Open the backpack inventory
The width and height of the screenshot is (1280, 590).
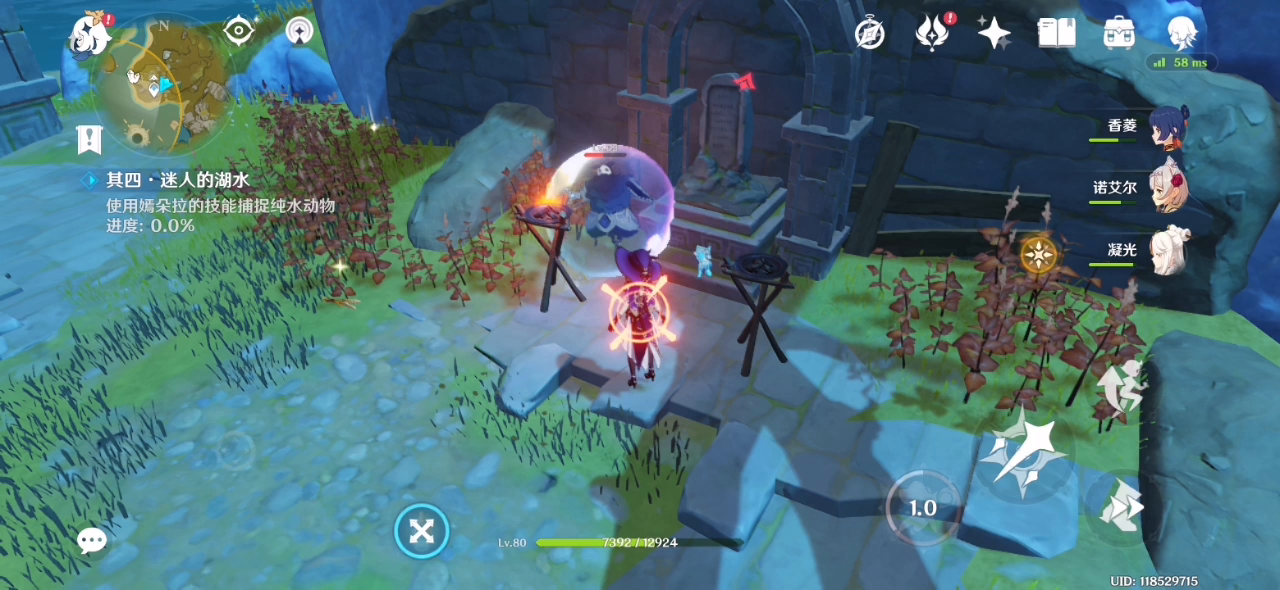tap(1118, 34)
